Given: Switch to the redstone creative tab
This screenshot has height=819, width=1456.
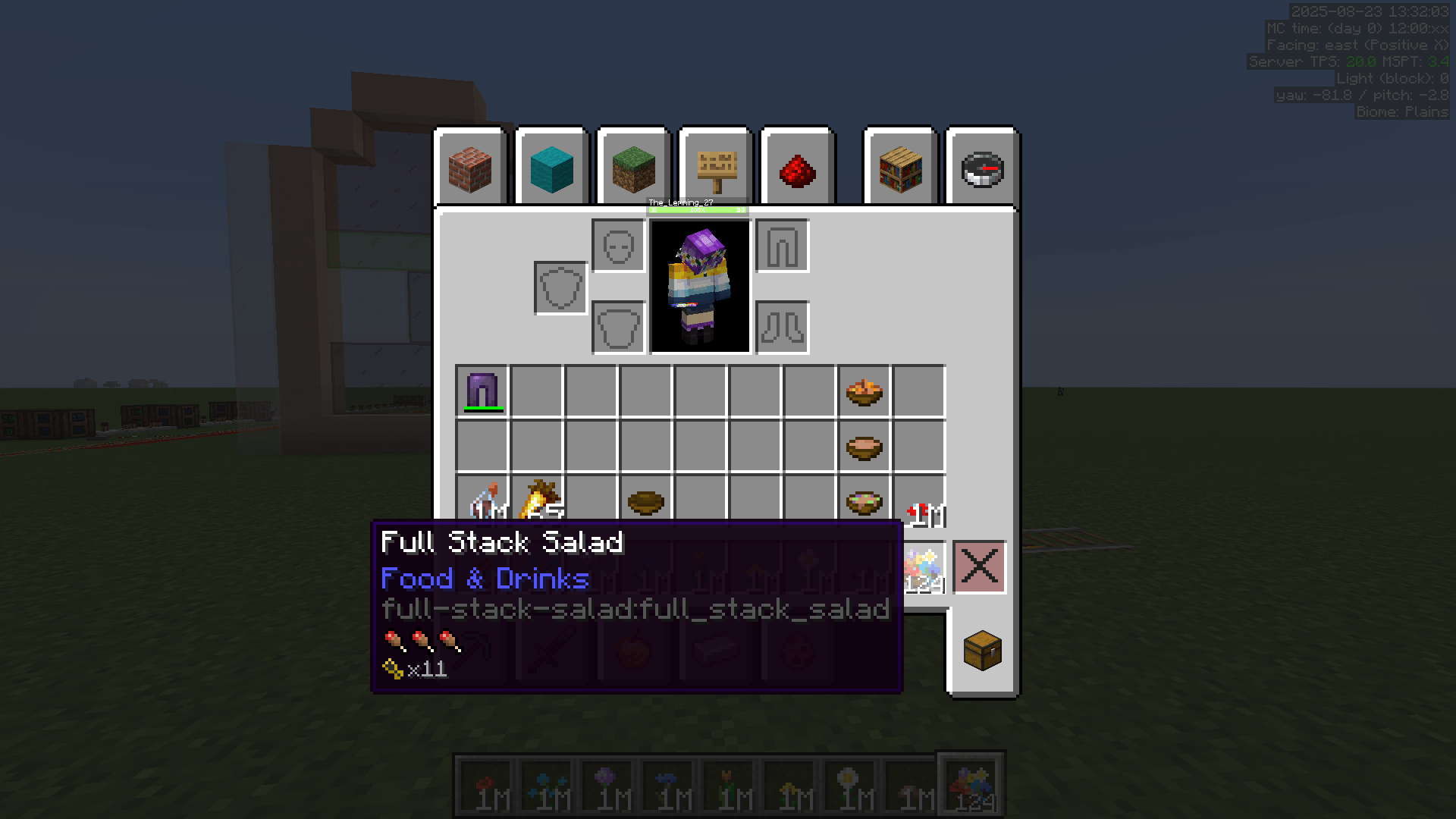Looking at the screenshot, I should (x=795, y=168).
